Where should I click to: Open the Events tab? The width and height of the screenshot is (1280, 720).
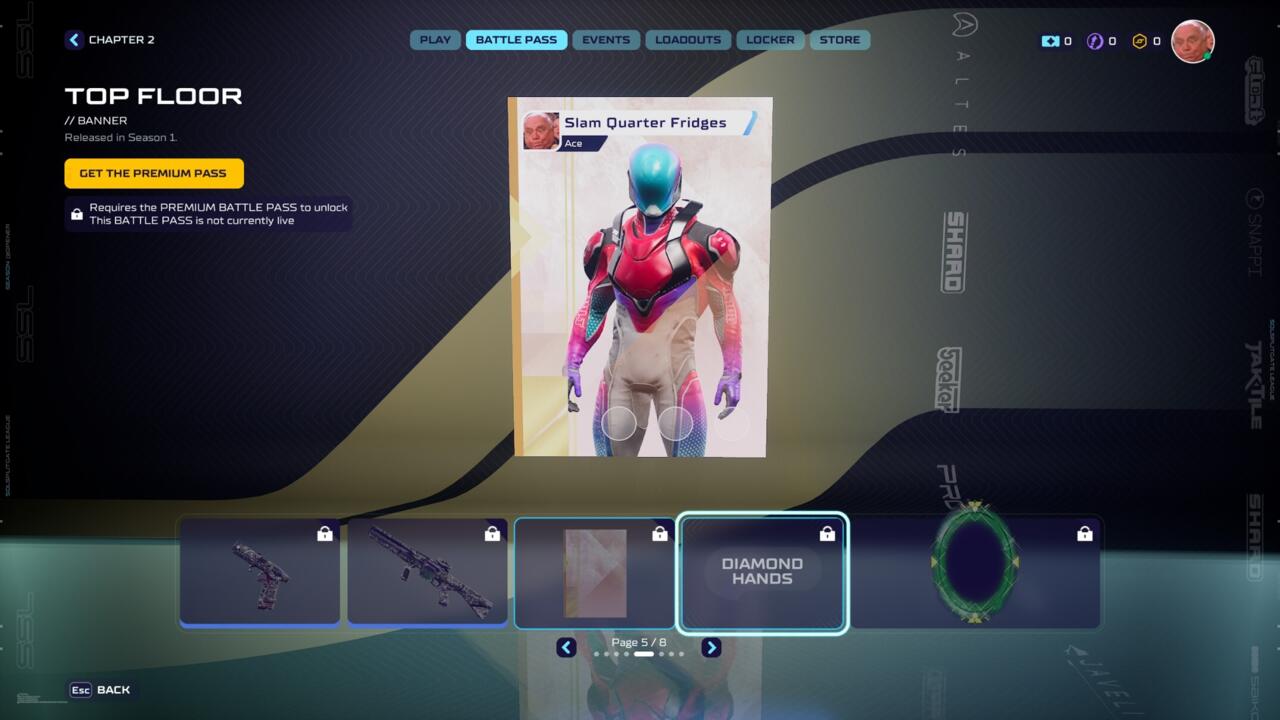pyautogui.click(x=606, y=40)
